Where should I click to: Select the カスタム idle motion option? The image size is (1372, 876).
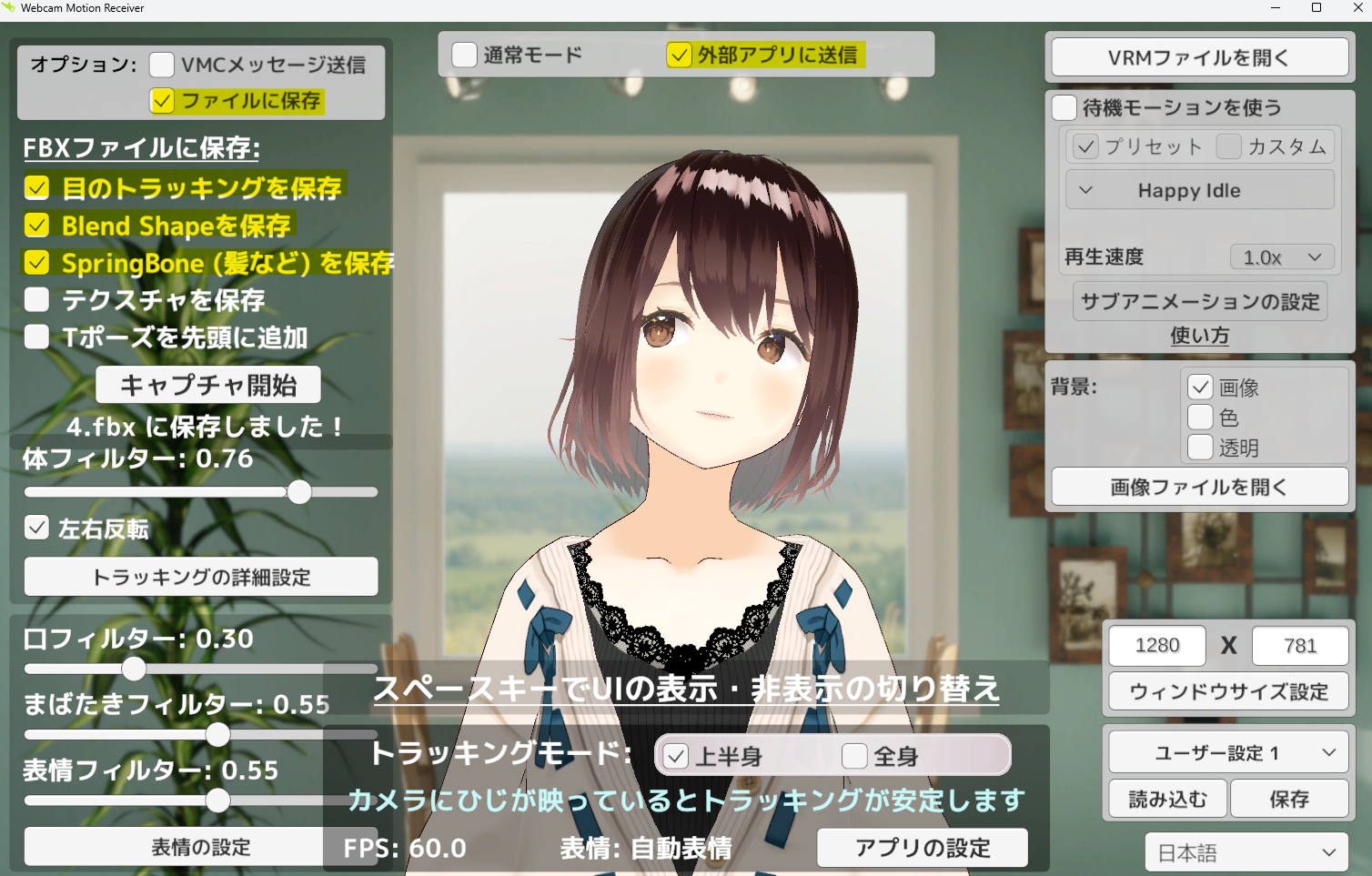point(1229,146)
